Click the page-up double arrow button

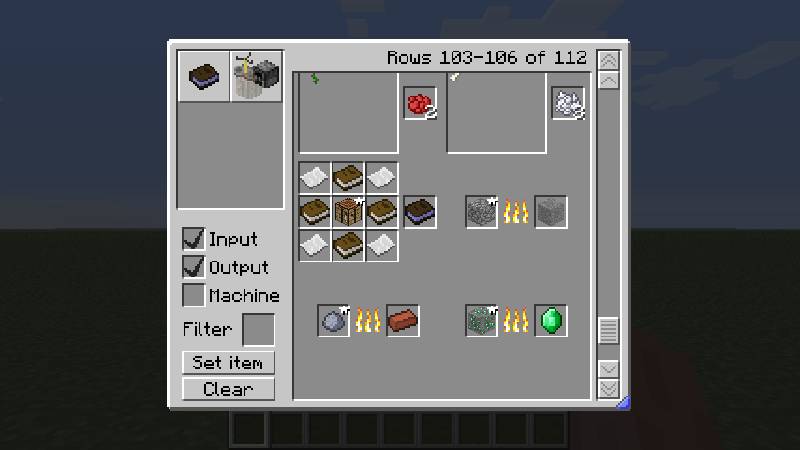[607, 60]
